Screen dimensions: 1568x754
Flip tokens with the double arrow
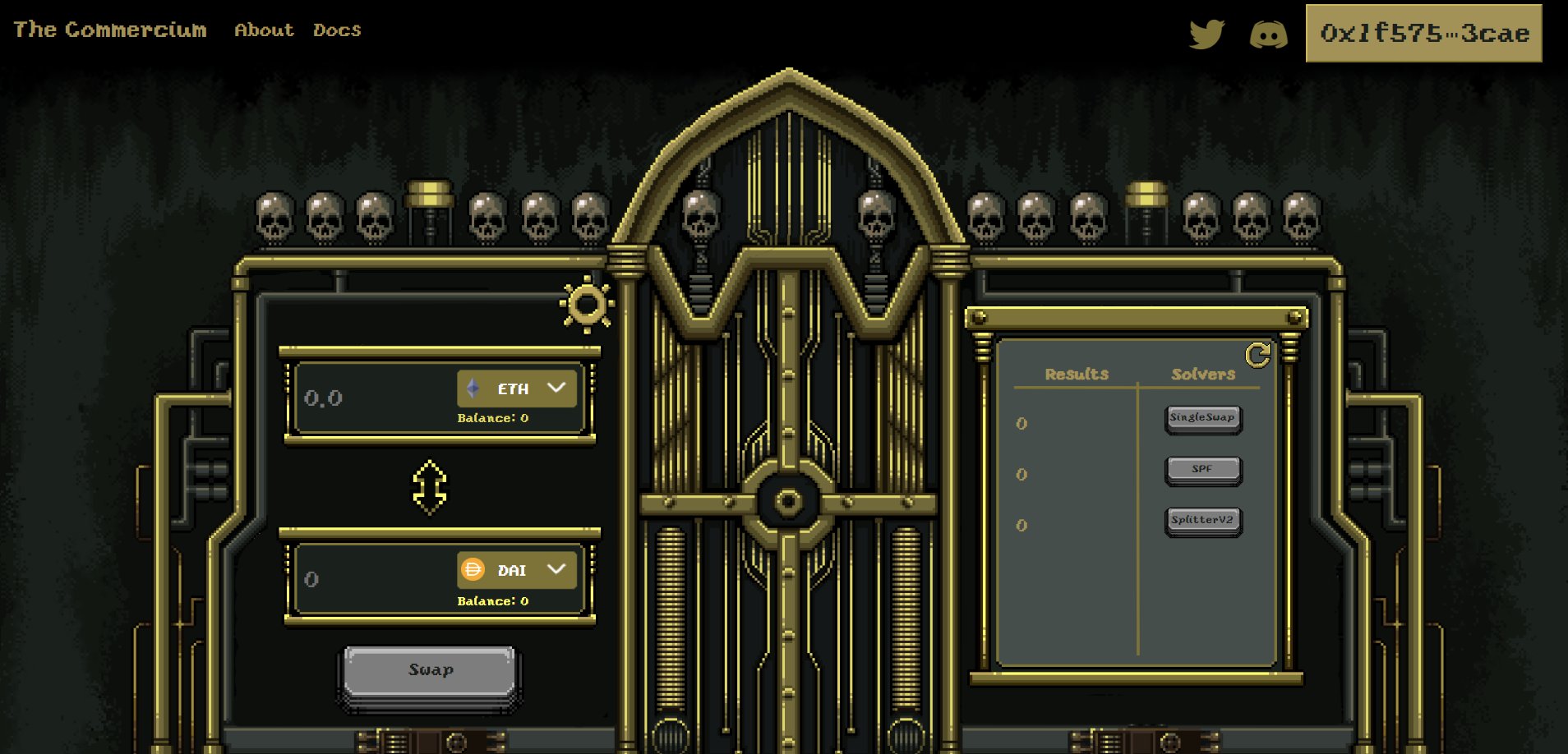pyautogui.click(x=430, y=487)
